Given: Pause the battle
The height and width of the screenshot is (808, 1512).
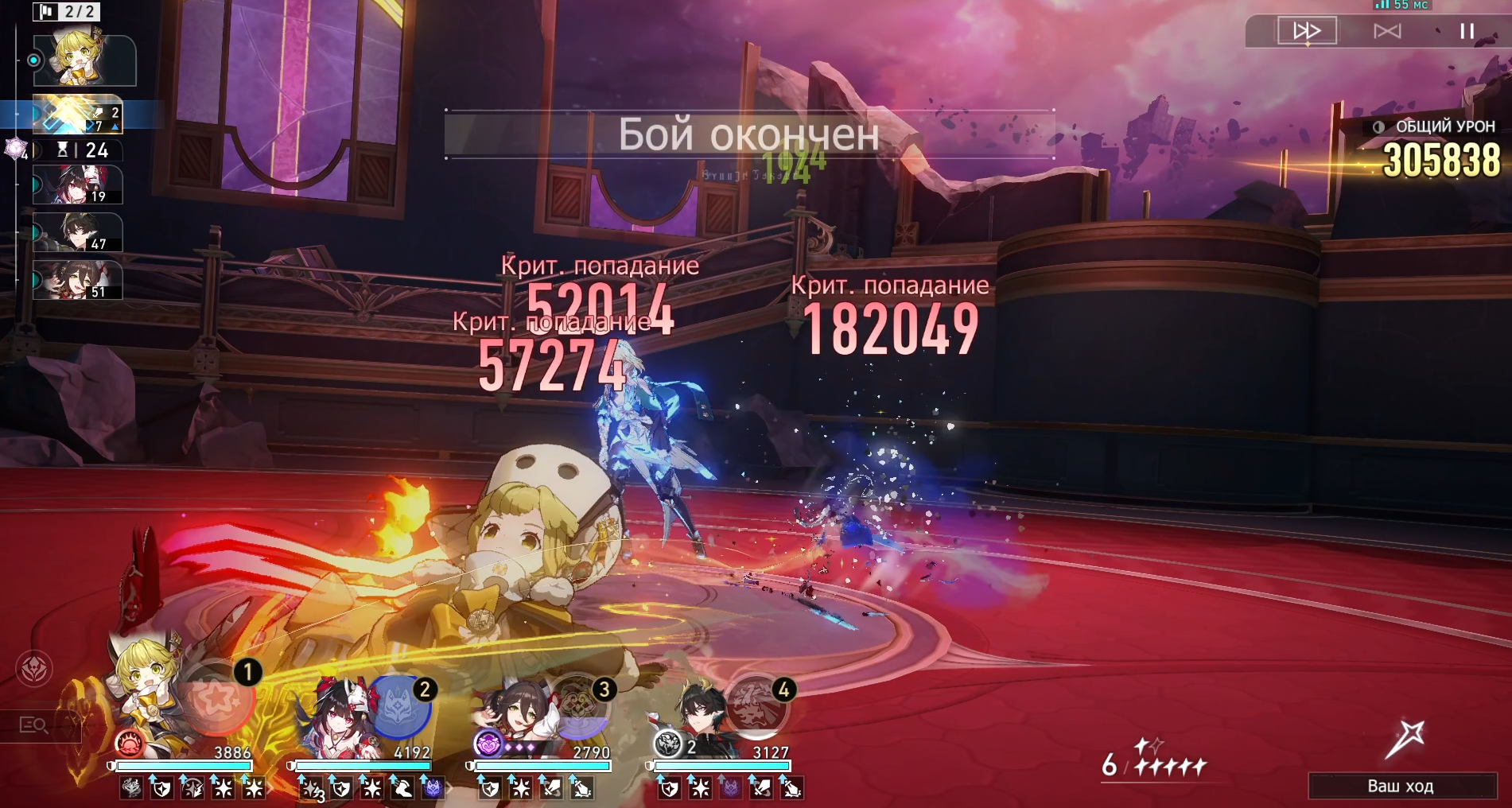Looking at the screenshot, I should (1467, 31).
